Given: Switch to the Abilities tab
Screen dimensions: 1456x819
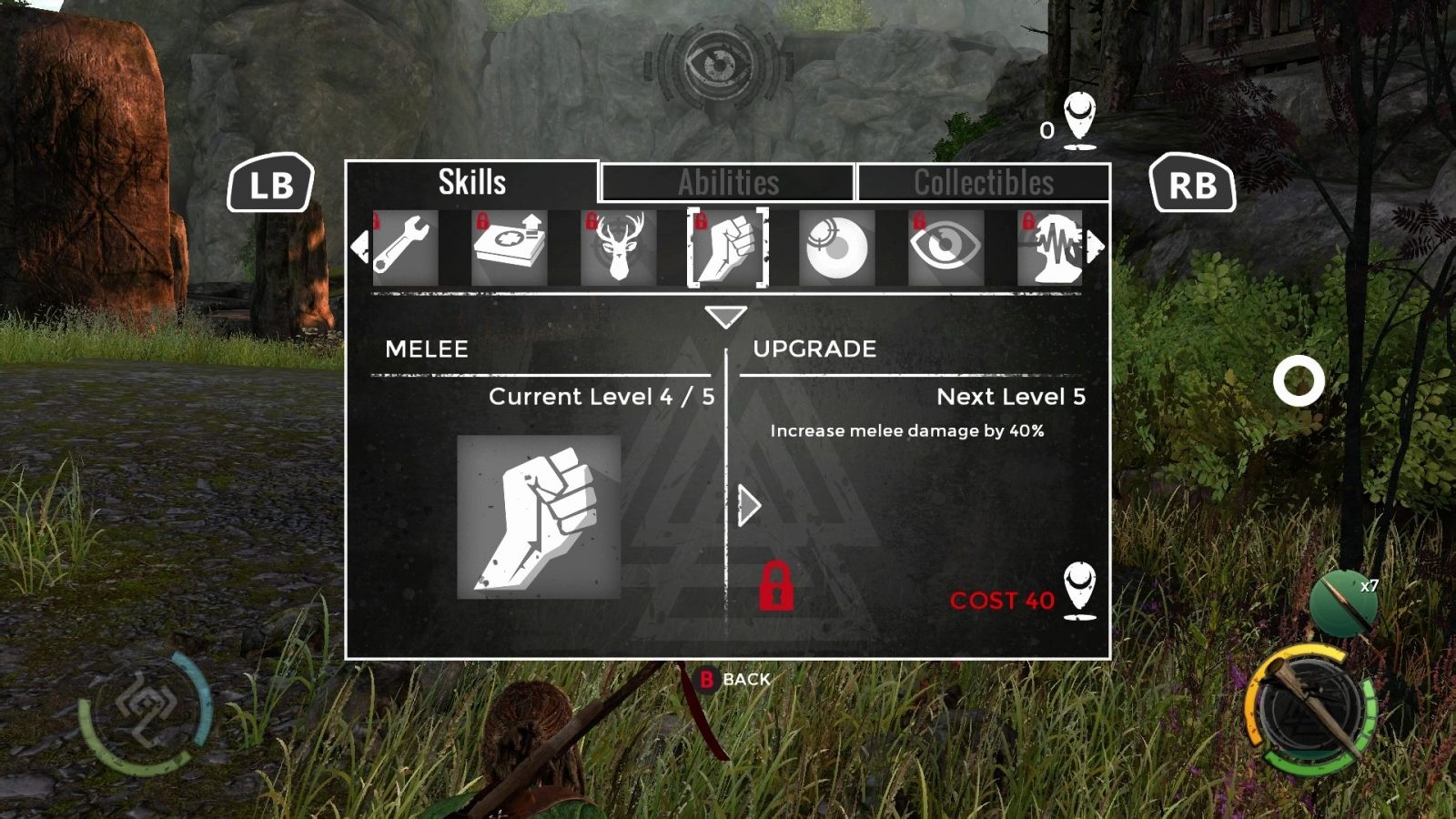Looking at the screenshot, I should pyautogui.click(x=728, y=183).
